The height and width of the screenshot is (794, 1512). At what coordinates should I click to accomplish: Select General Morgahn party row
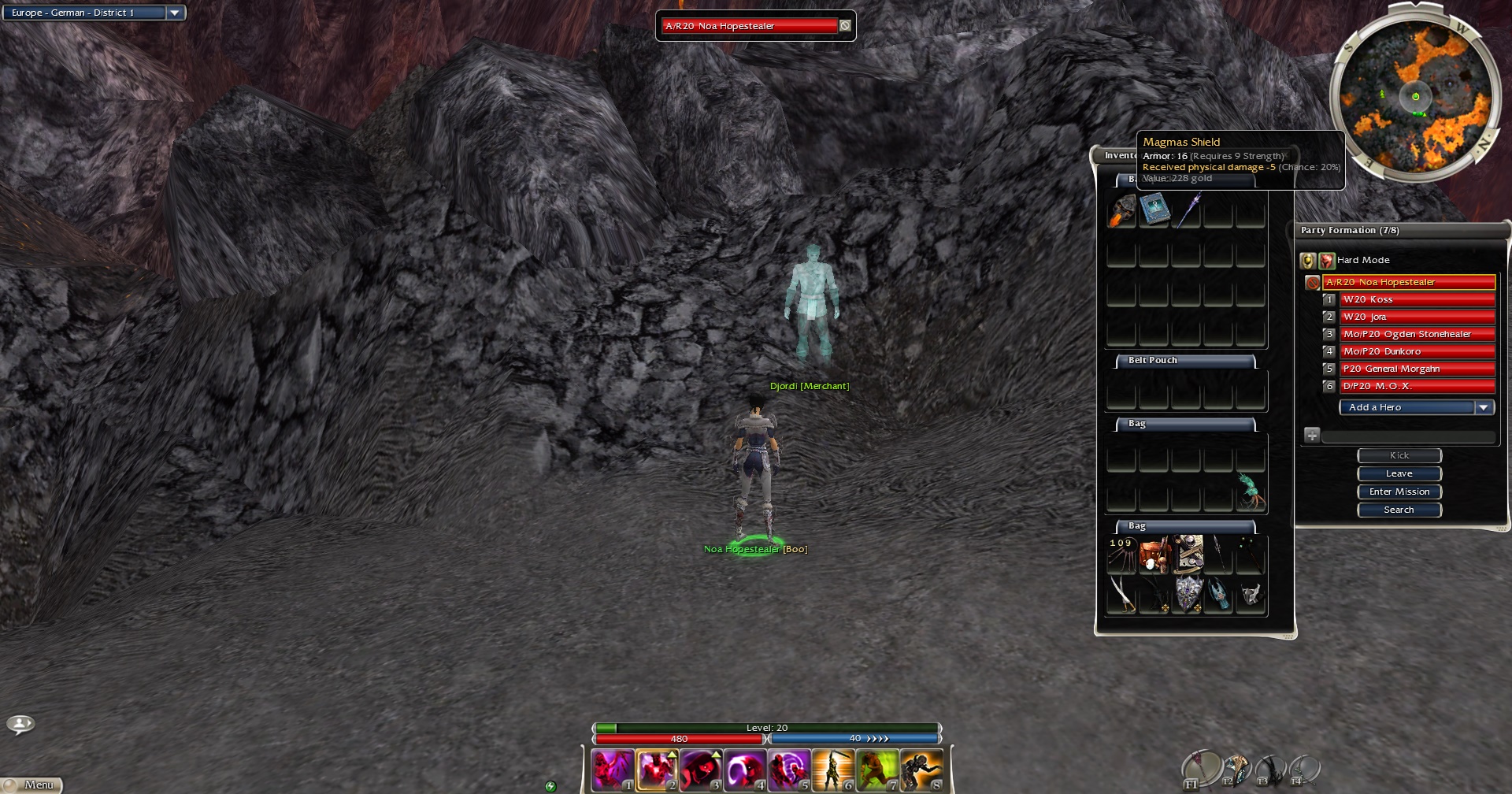coord(1417,369)
